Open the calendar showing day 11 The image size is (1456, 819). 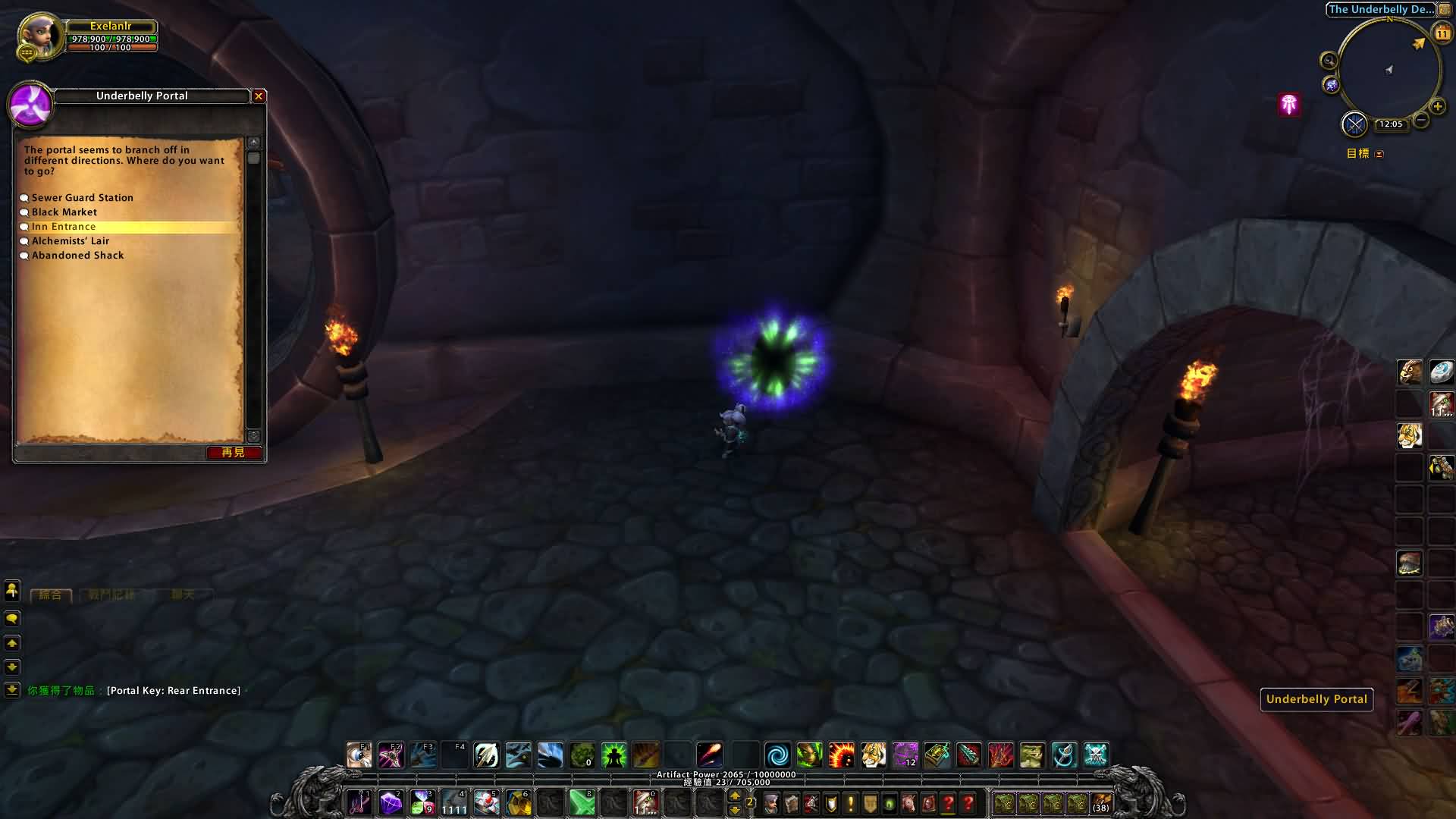pos(1442,33)
